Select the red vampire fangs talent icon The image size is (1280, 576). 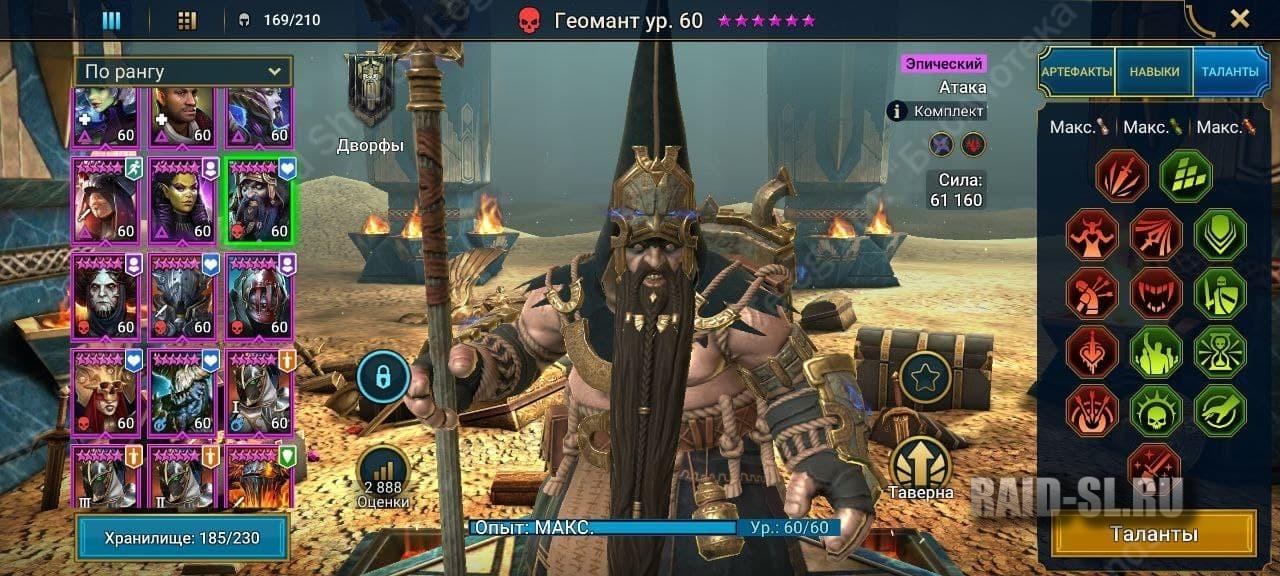click(1156, 293)
